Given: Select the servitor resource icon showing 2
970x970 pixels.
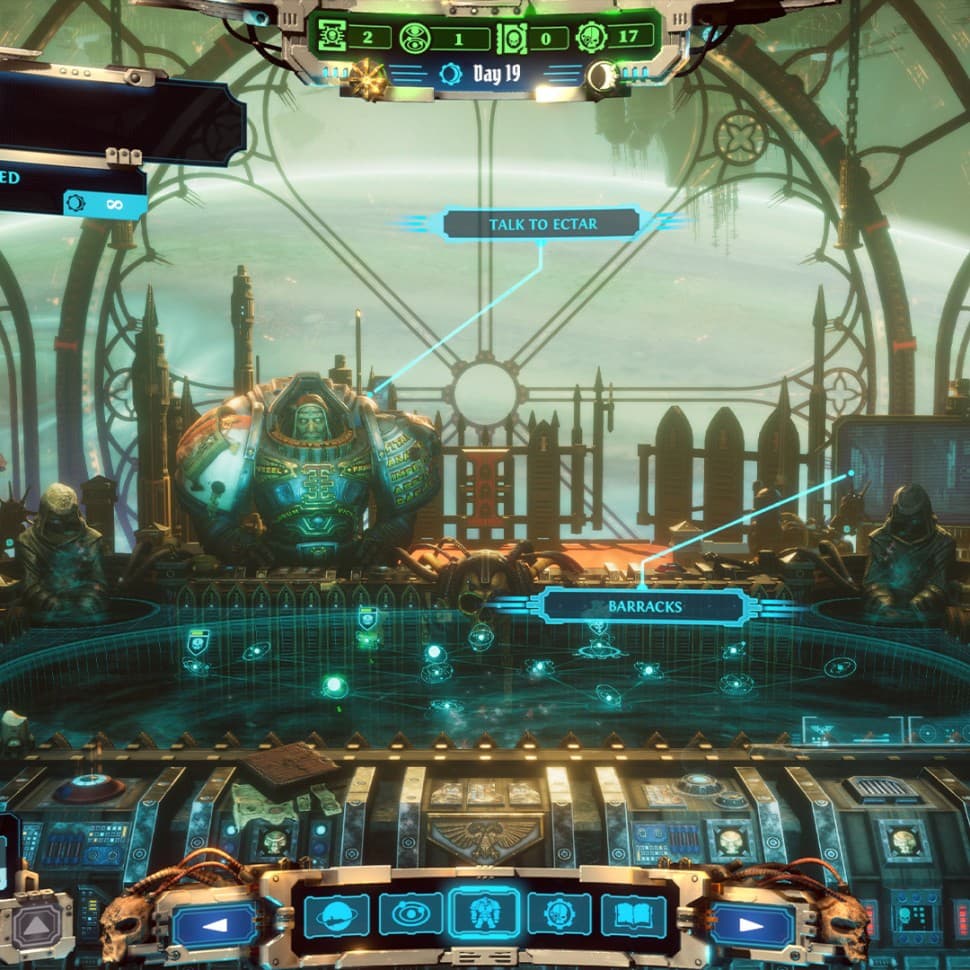Looking at the screenshot, I should pos(333,38).
